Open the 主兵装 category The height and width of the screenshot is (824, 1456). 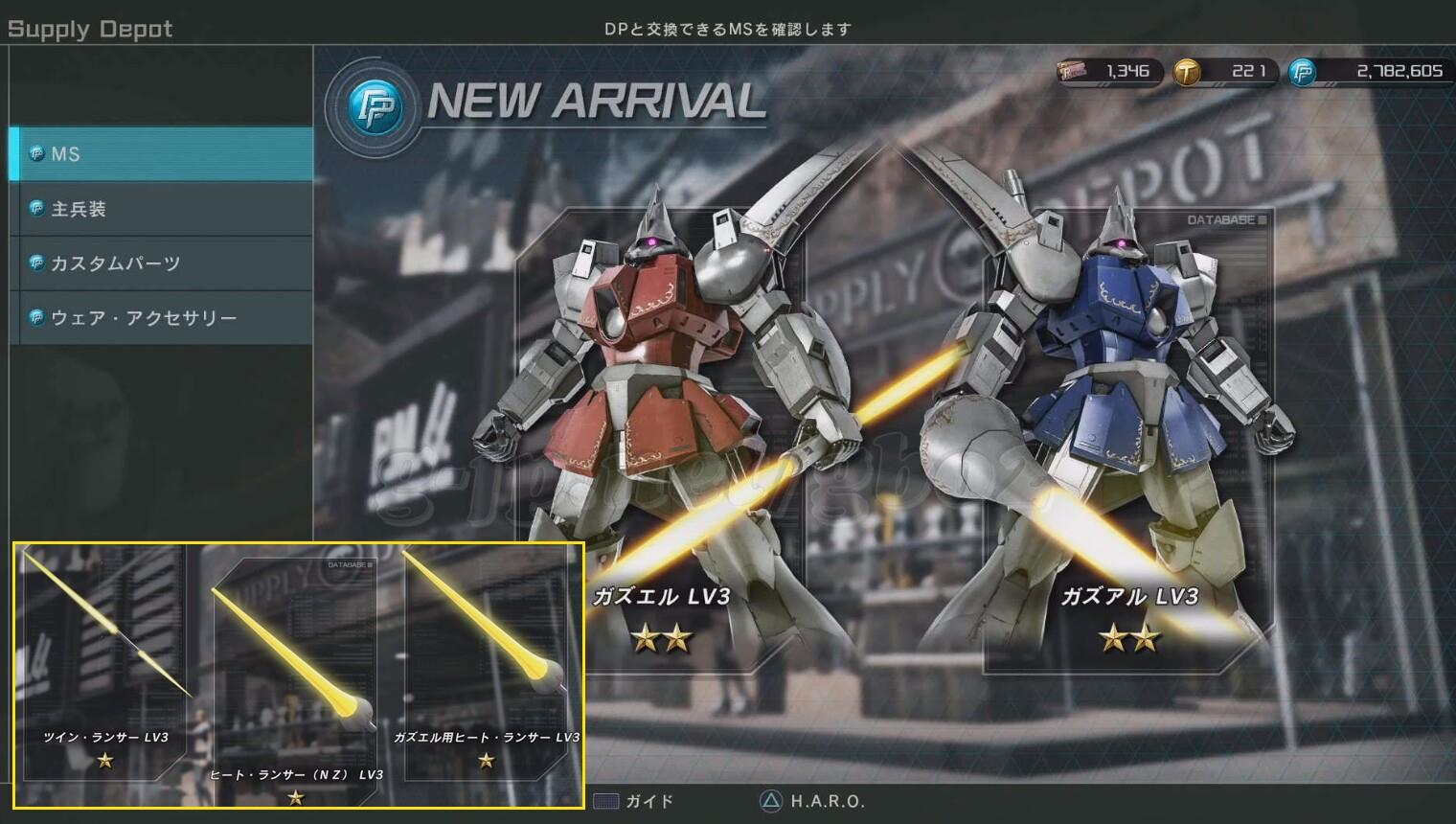pos(161,209)
